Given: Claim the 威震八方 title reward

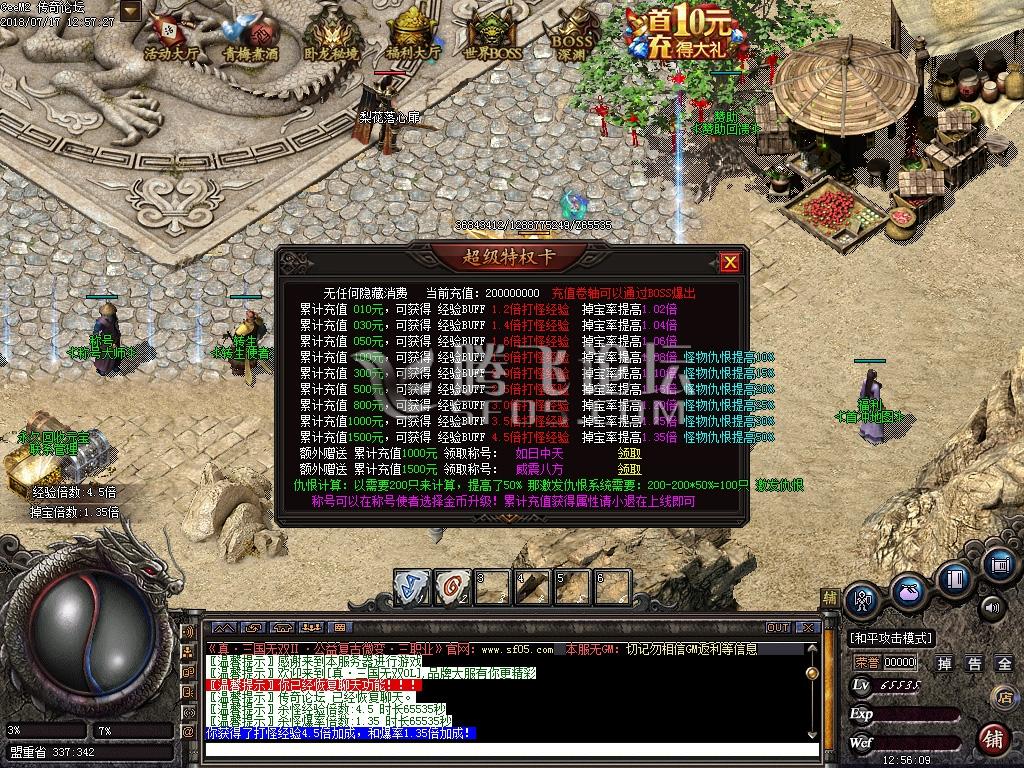Looking at the screenshot, I should pyautogui.click(x=629, y=468).
